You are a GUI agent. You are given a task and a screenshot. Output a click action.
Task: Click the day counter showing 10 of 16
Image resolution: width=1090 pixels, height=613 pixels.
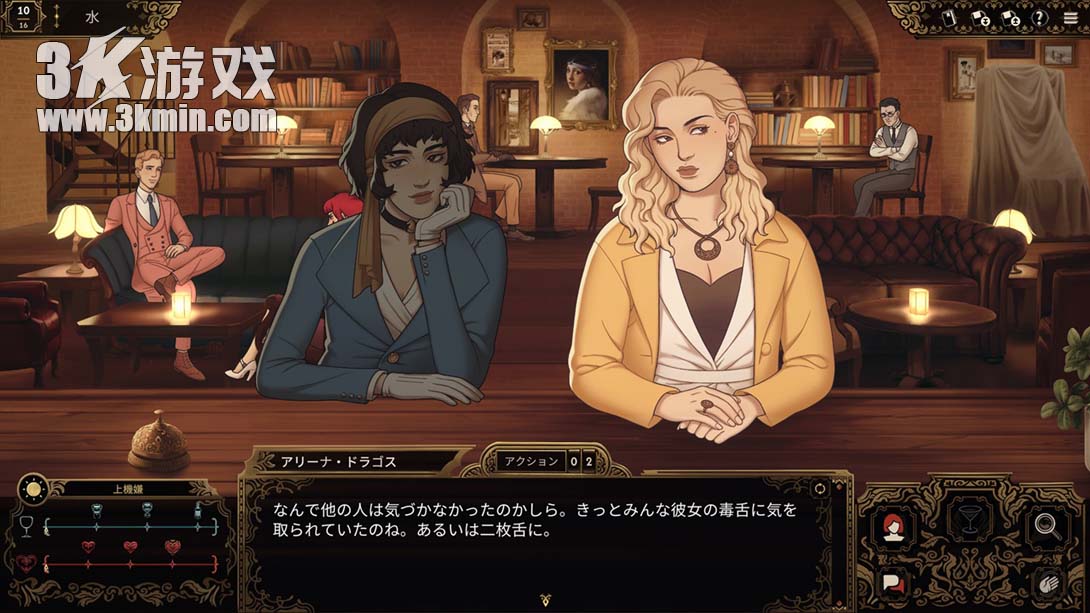pos(23,17)
